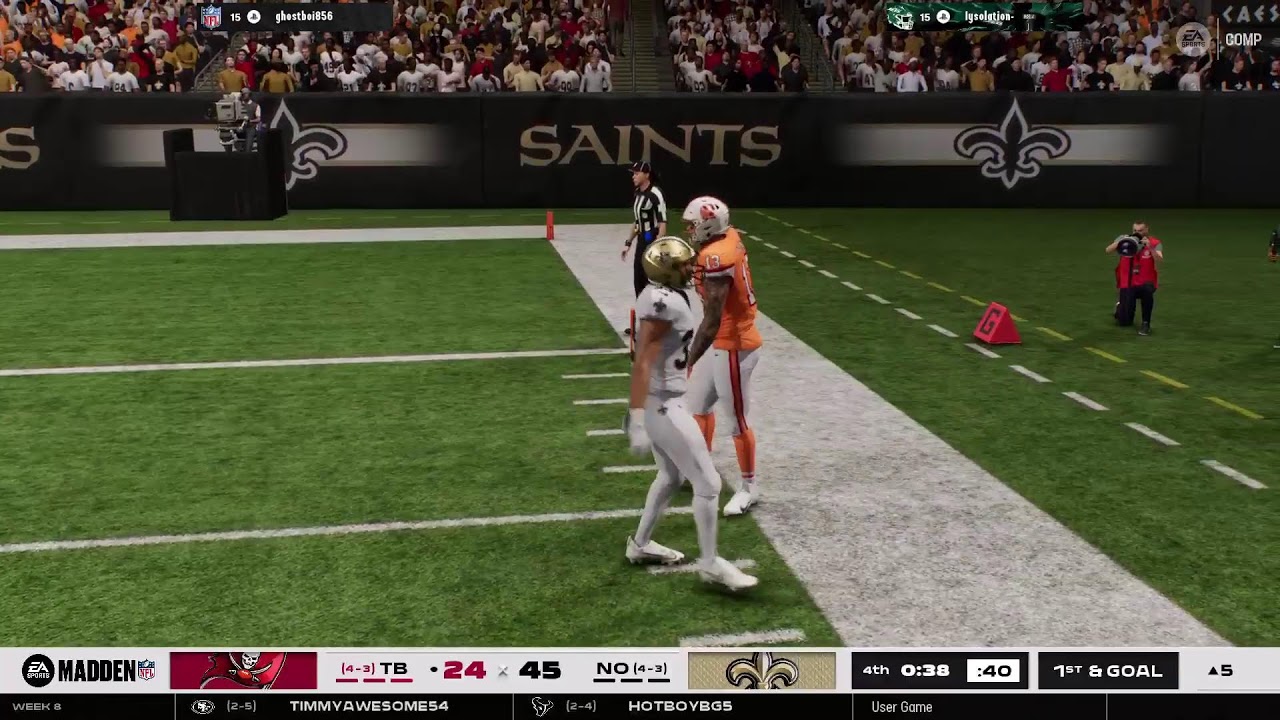
Task: Click the Buccaneers logo on the scoreboard
Action: point(243,670)
